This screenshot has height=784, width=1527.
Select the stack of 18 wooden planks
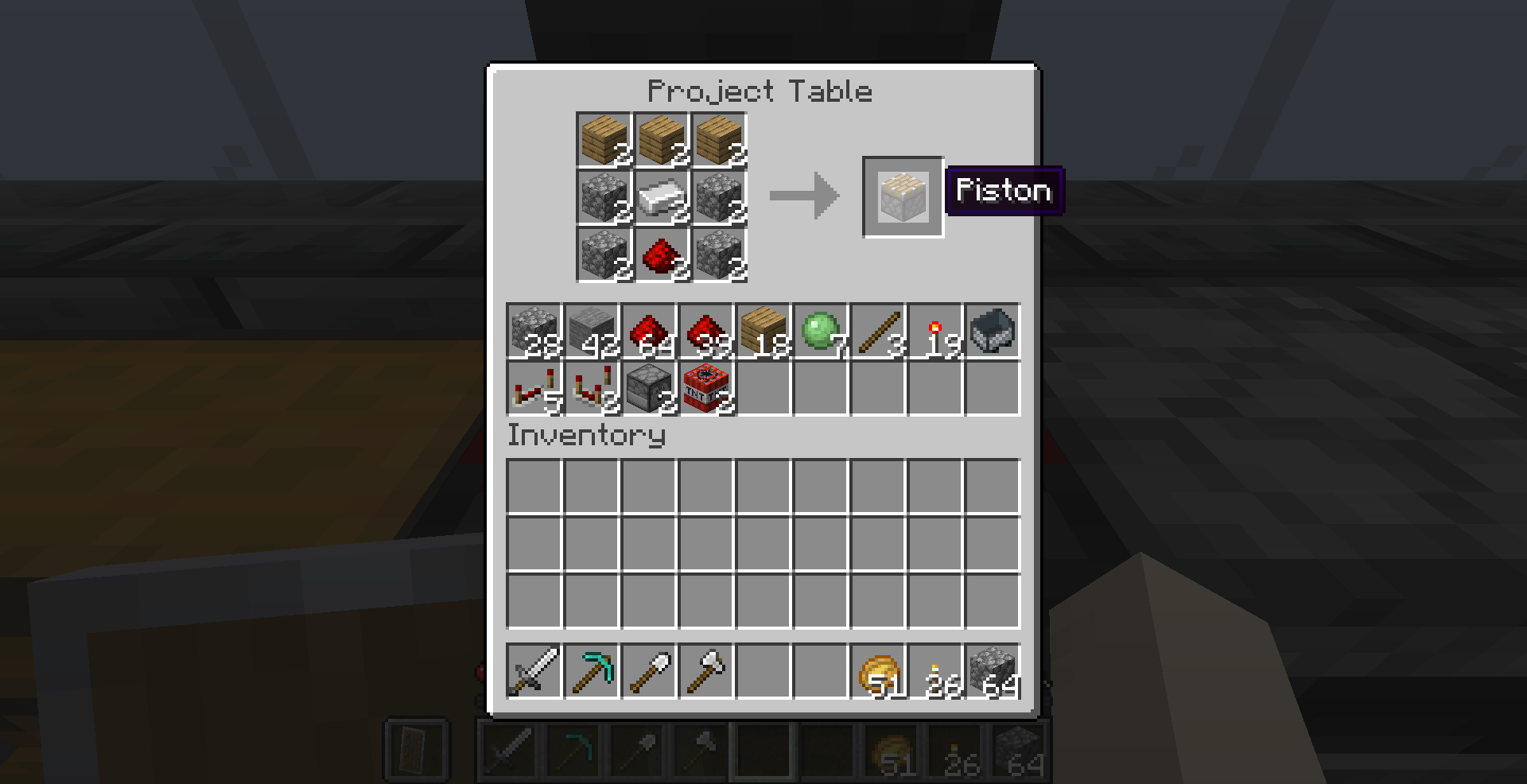click(763, 332)
